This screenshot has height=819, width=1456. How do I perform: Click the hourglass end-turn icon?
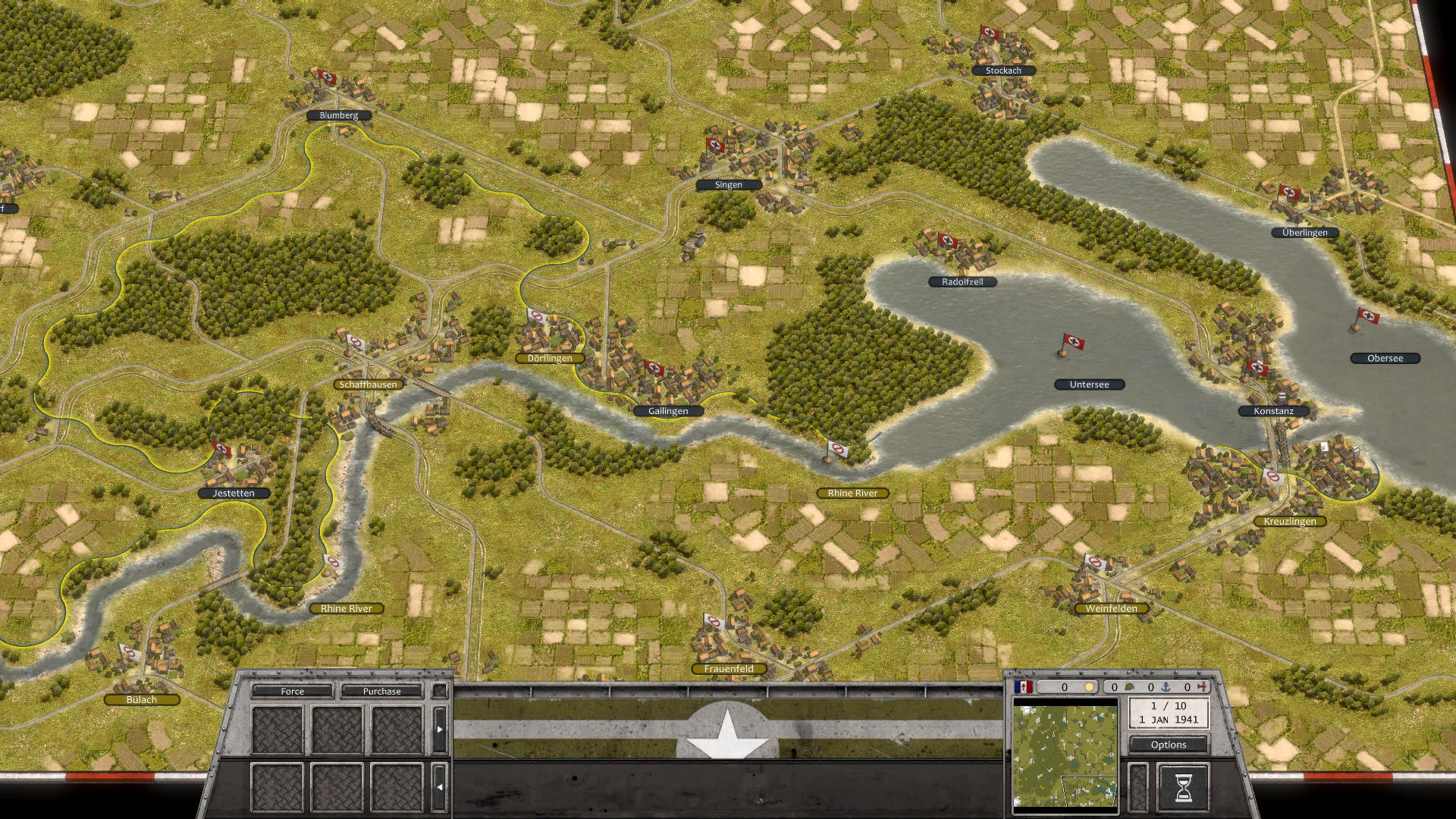coord(1184,789)
